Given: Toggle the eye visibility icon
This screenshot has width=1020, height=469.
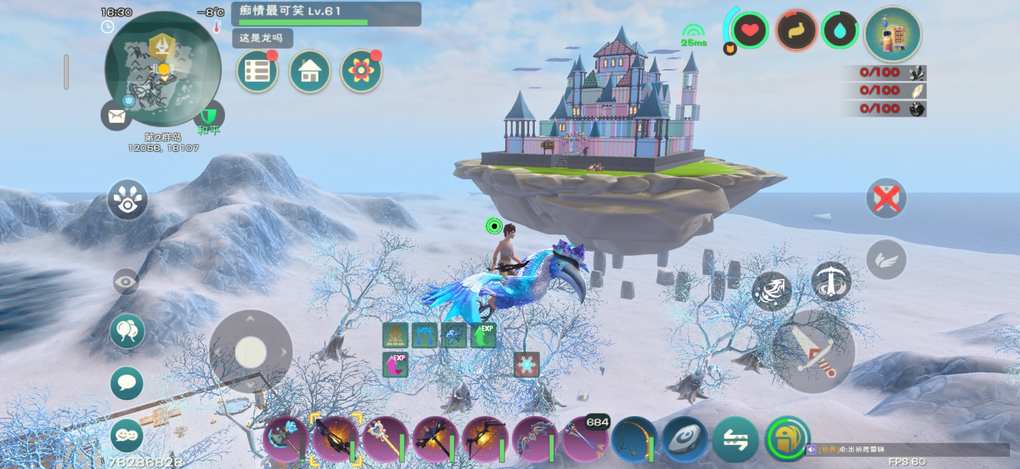Looking at the screenshot, I should coord(126,282).
